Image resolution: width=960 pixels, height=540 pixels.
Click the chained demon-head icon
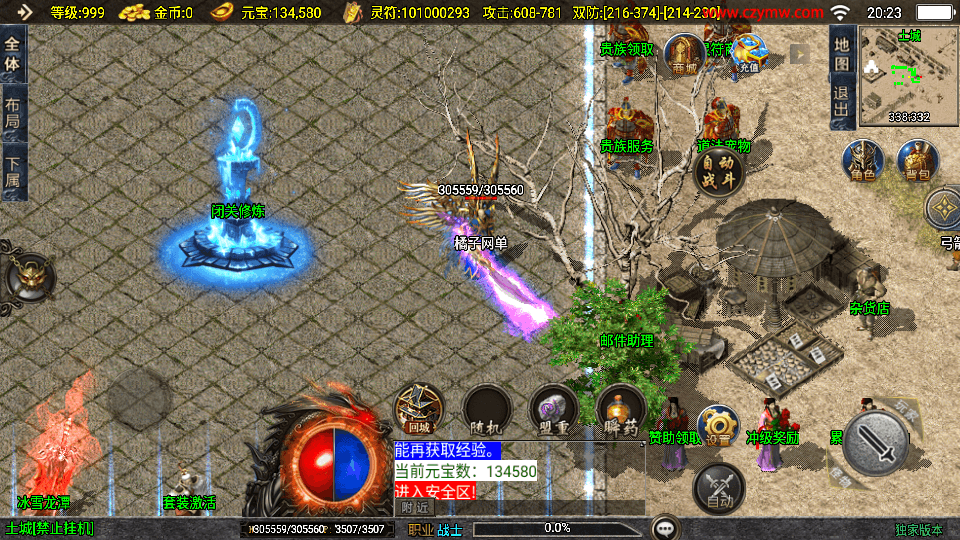(26, 277)
